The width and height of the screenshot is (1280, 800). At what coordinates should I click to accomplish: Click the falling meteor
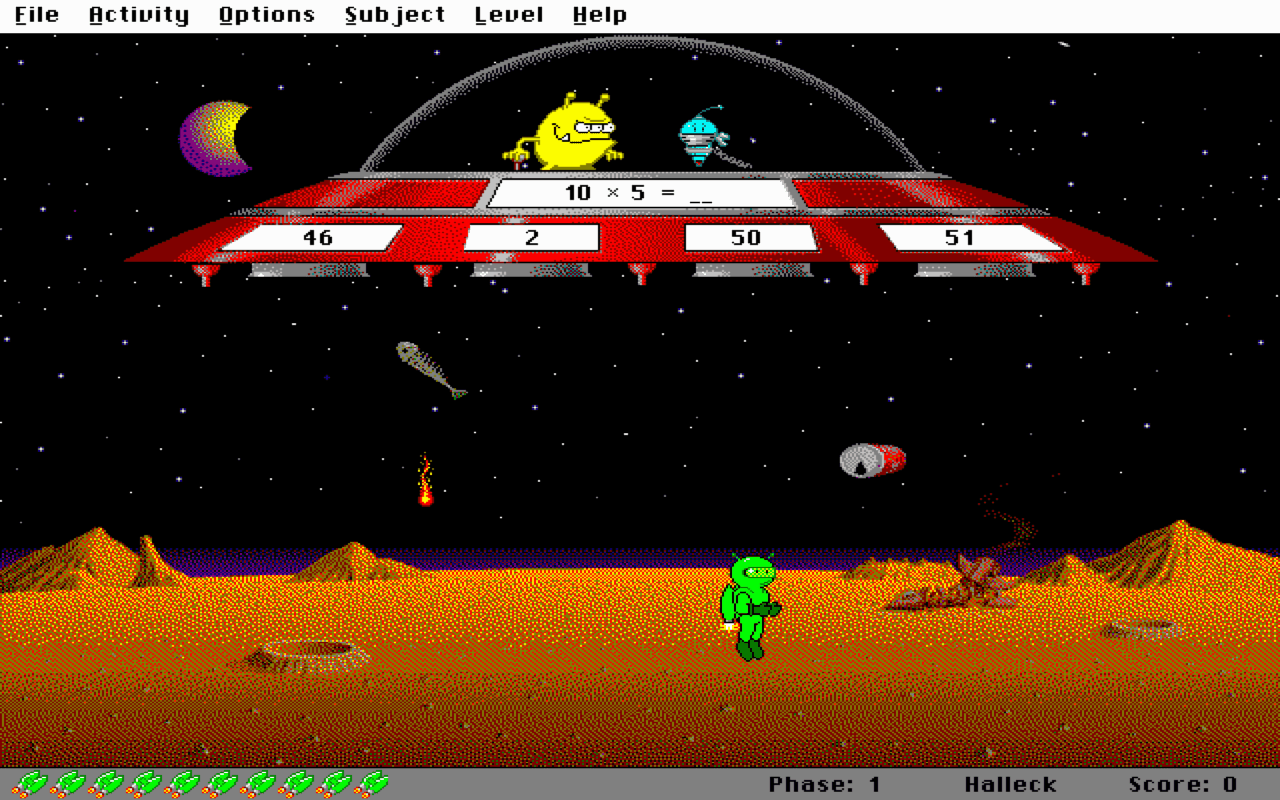425,490
